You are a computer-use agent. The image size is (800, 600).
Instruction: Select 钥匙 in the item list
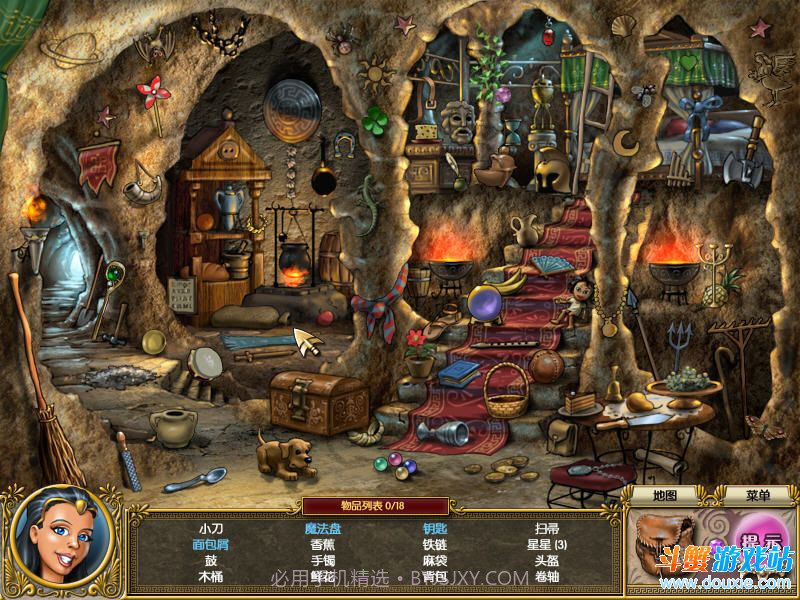tap(435, 529)
